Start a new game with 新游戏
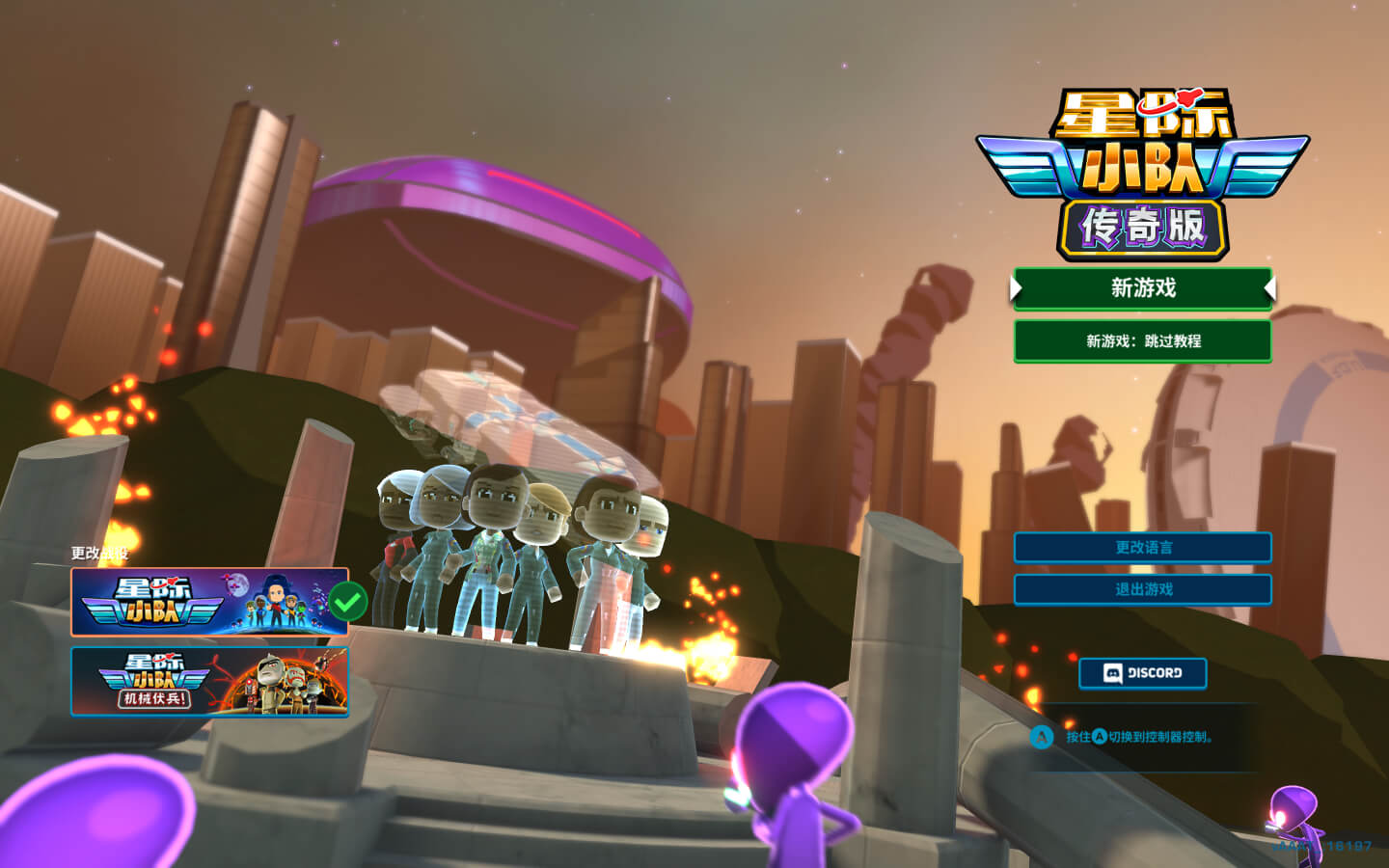Image resolution: width=1389 pixels, height=868 pixels. point(1142,288)
